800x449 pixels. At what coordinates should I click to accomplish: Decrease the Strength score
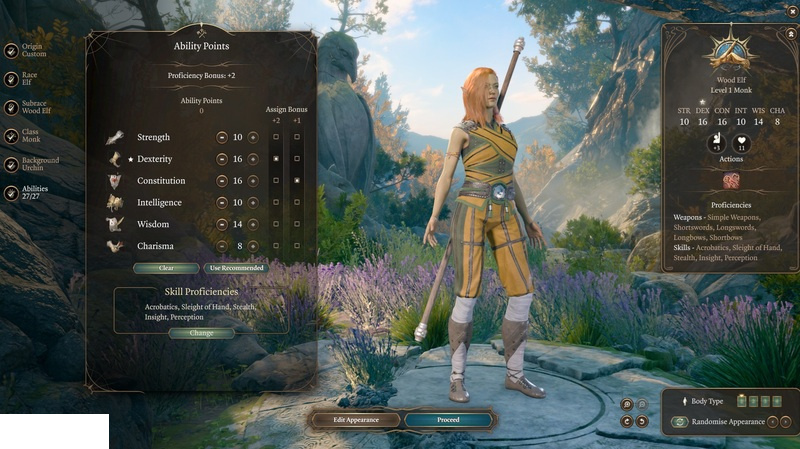click(x=221, y=137)
